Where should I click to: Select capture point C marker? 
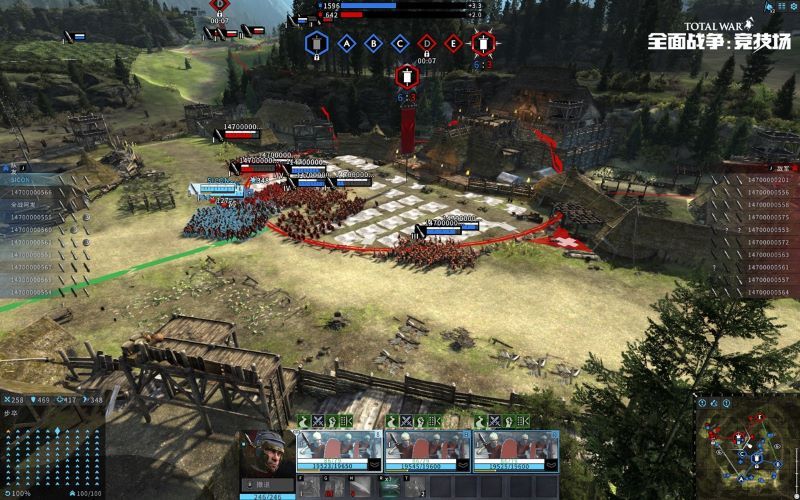pos(400,43)
